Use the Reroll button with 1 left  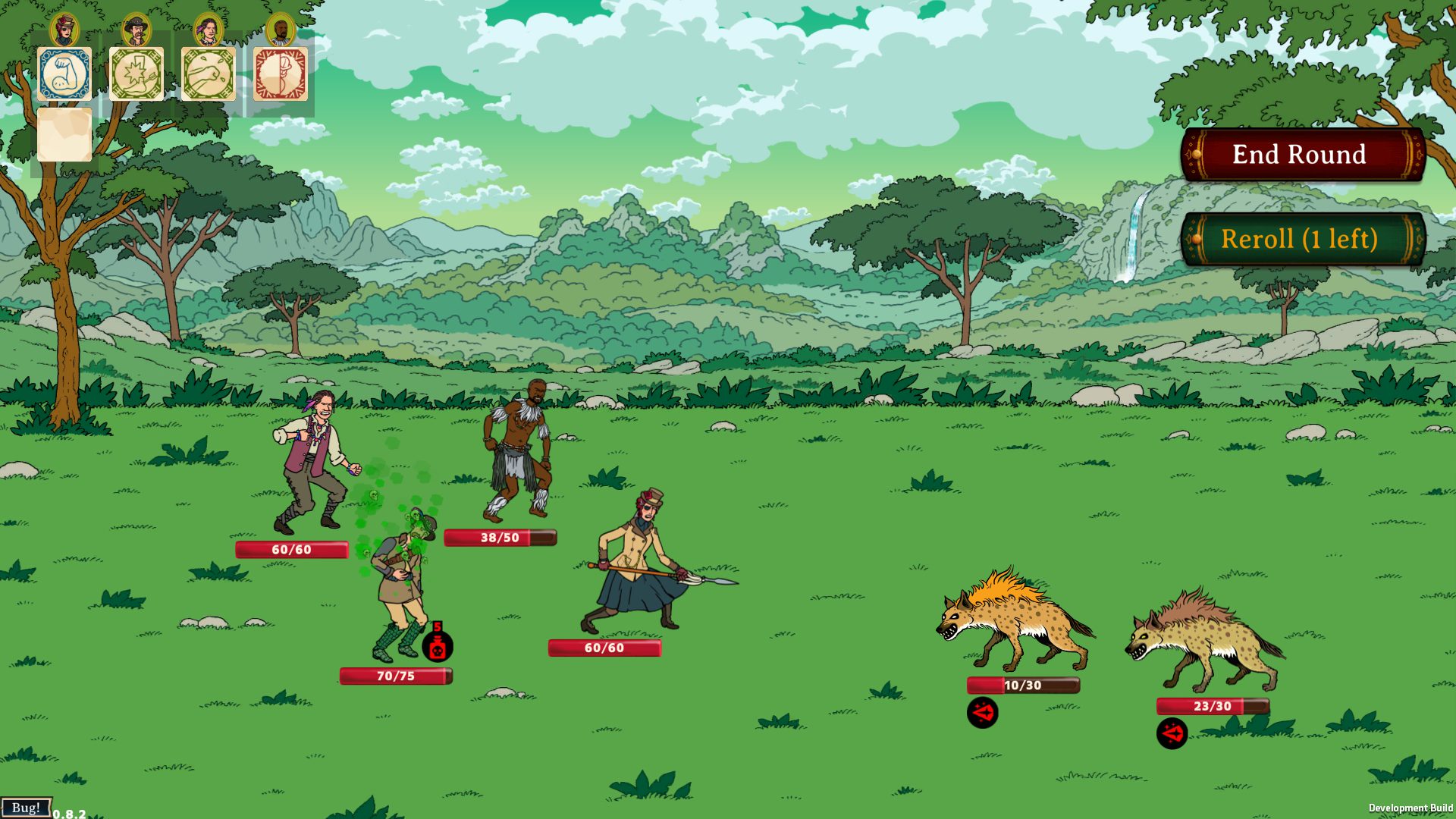(x=1302, y=240)
